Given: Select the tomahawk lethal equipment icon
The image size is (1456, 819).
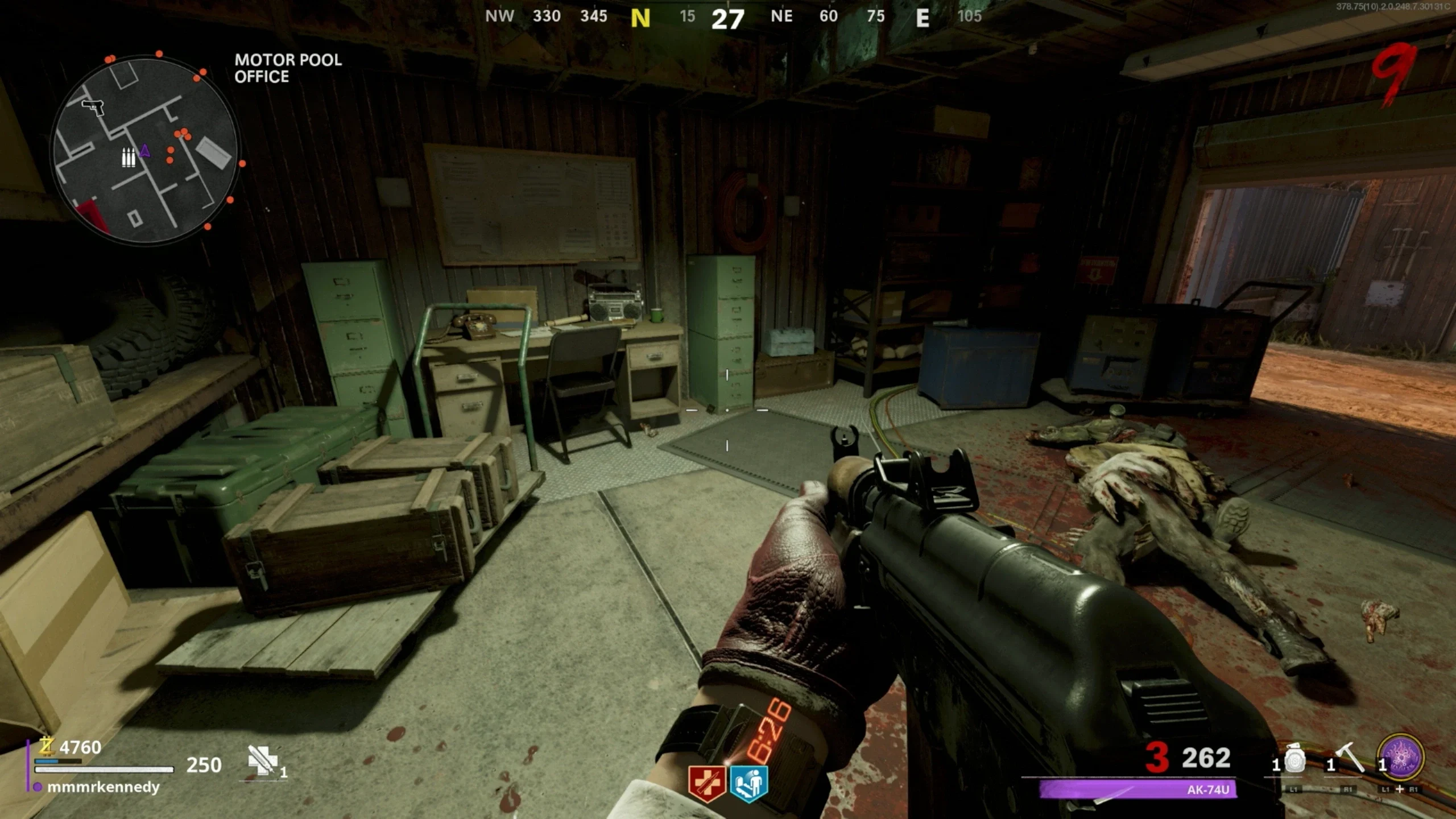Looking at the screenshot, I should (1349, 759).
